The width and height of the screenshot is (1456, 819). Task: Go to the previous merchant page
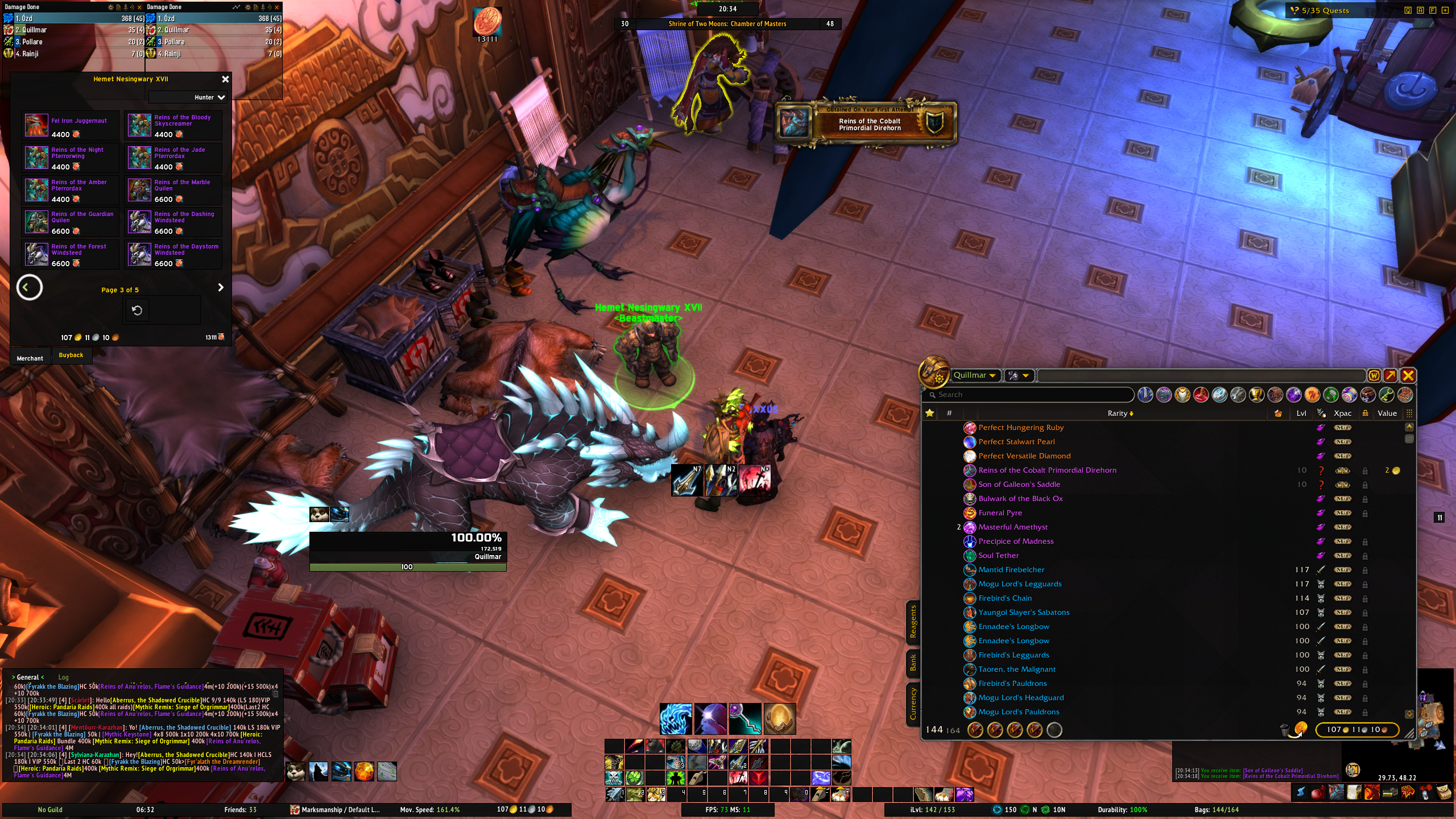(30, 288)
